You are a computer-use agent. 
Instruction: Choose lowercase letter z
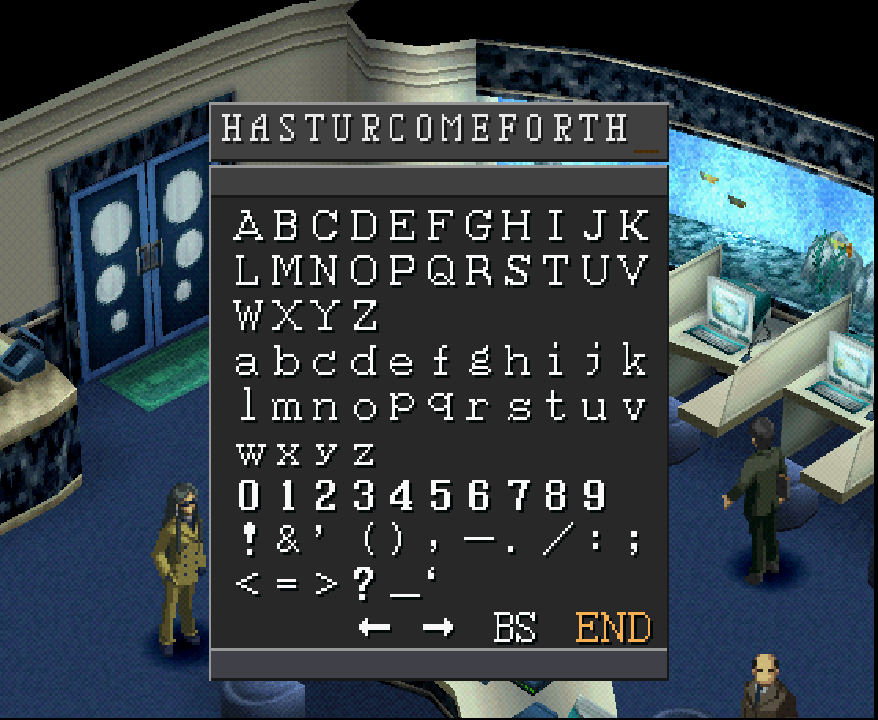coord(364,453)
